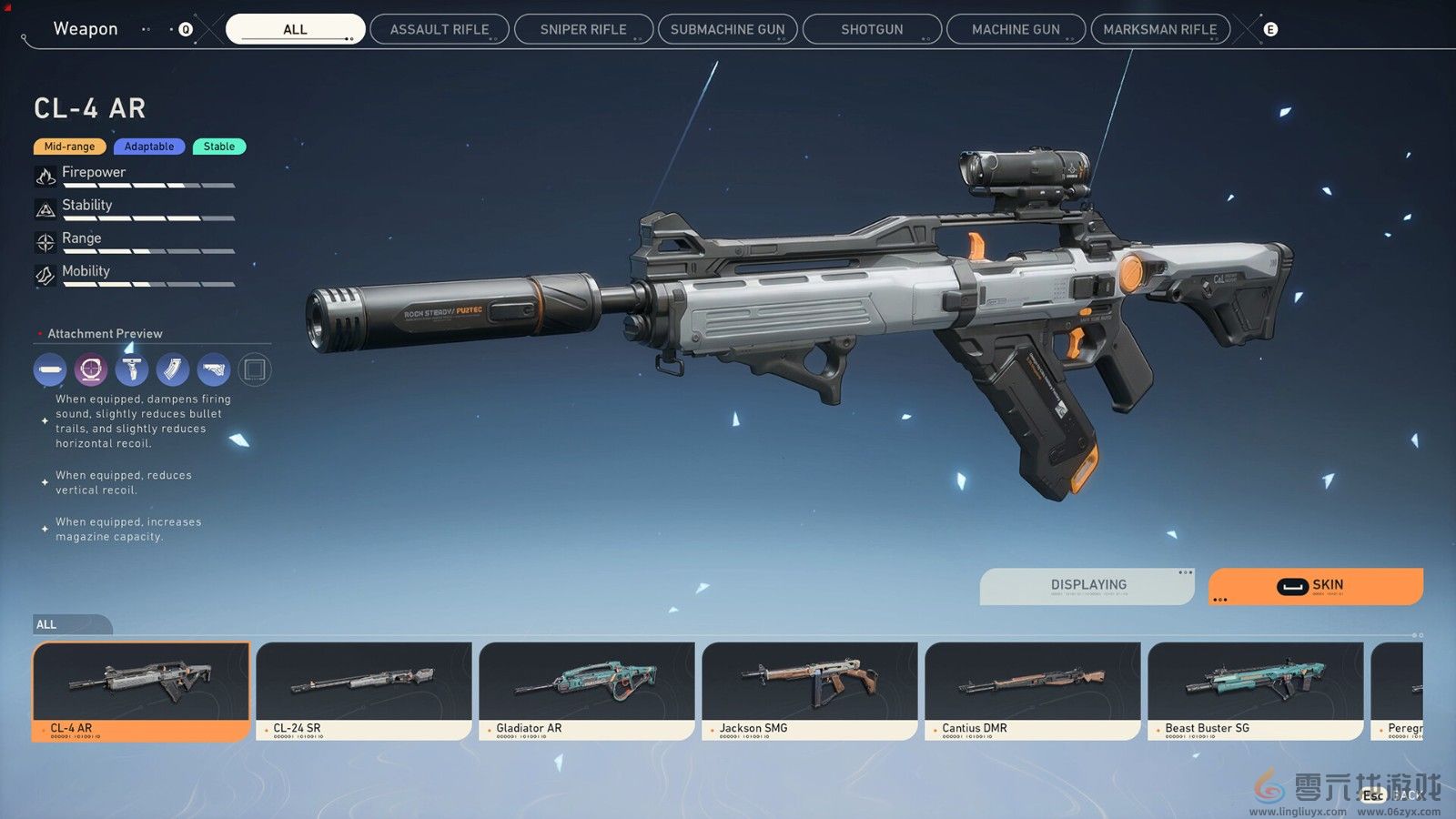Preview the suppressor muzzle attachment icon
Screen dimensions: 1456x819
[x=50, y=369]
